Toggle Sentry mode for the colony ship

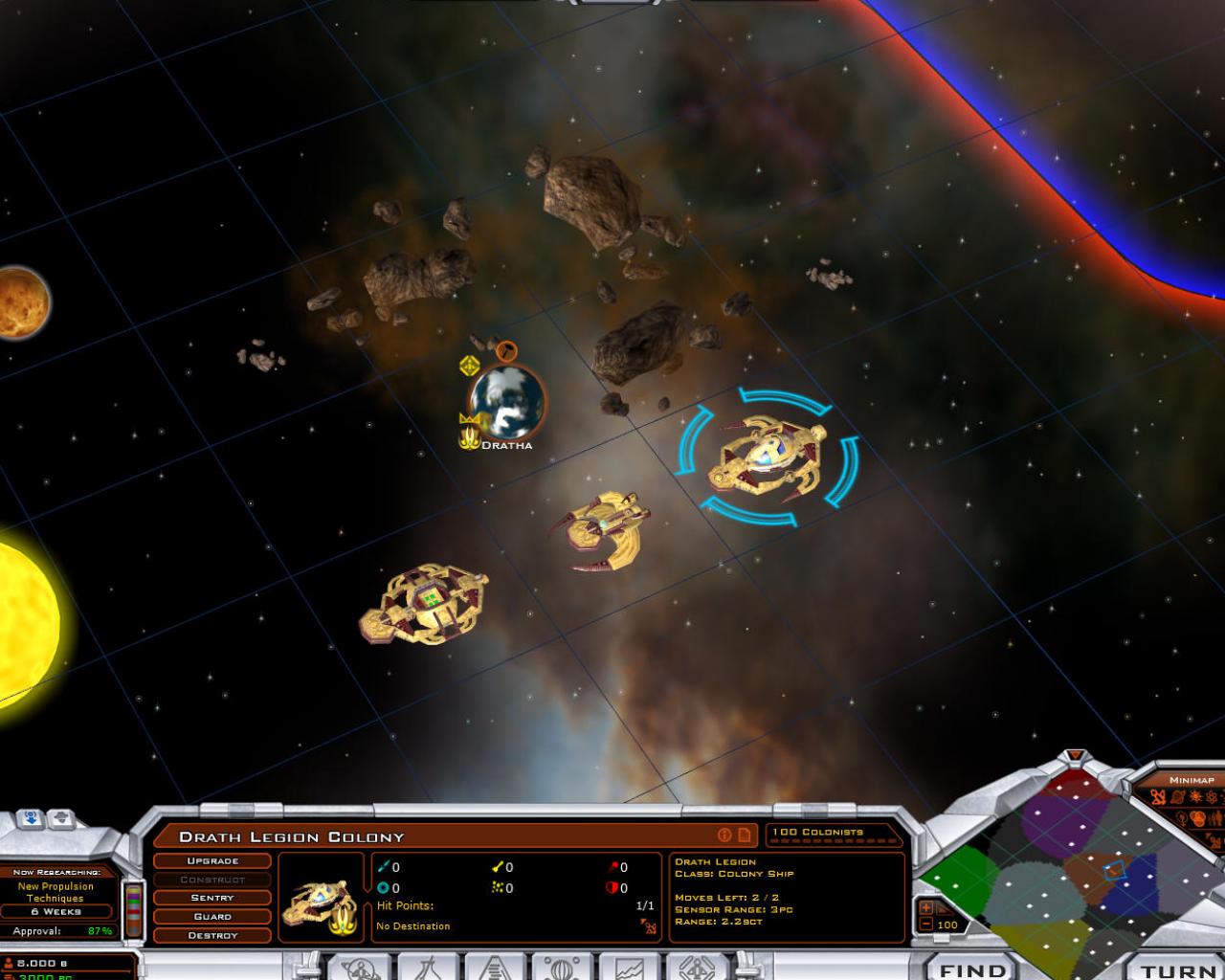pos(211,898)
